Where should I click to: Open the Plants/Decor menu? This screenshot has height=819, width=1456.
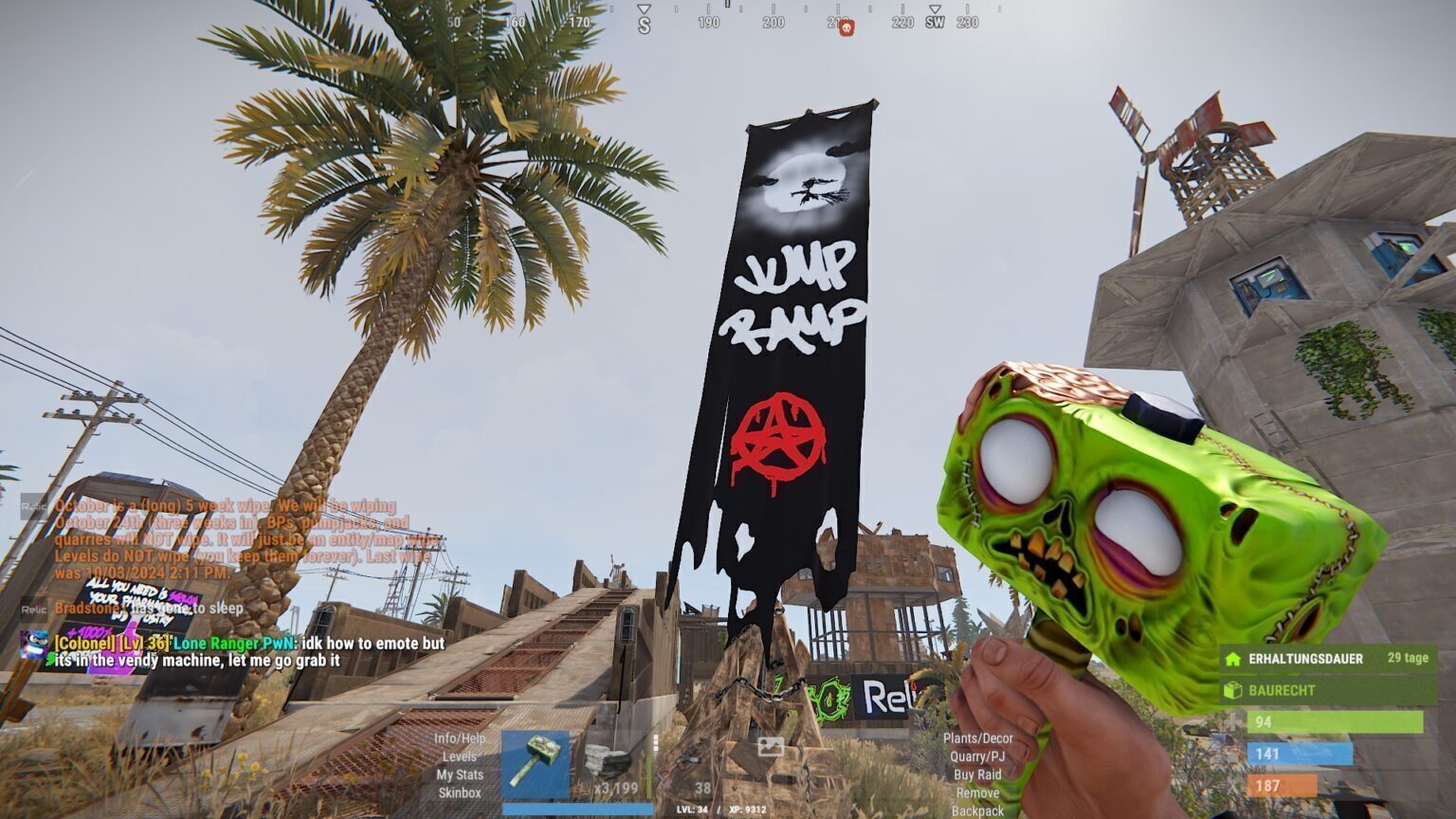[x=977, y=738]
